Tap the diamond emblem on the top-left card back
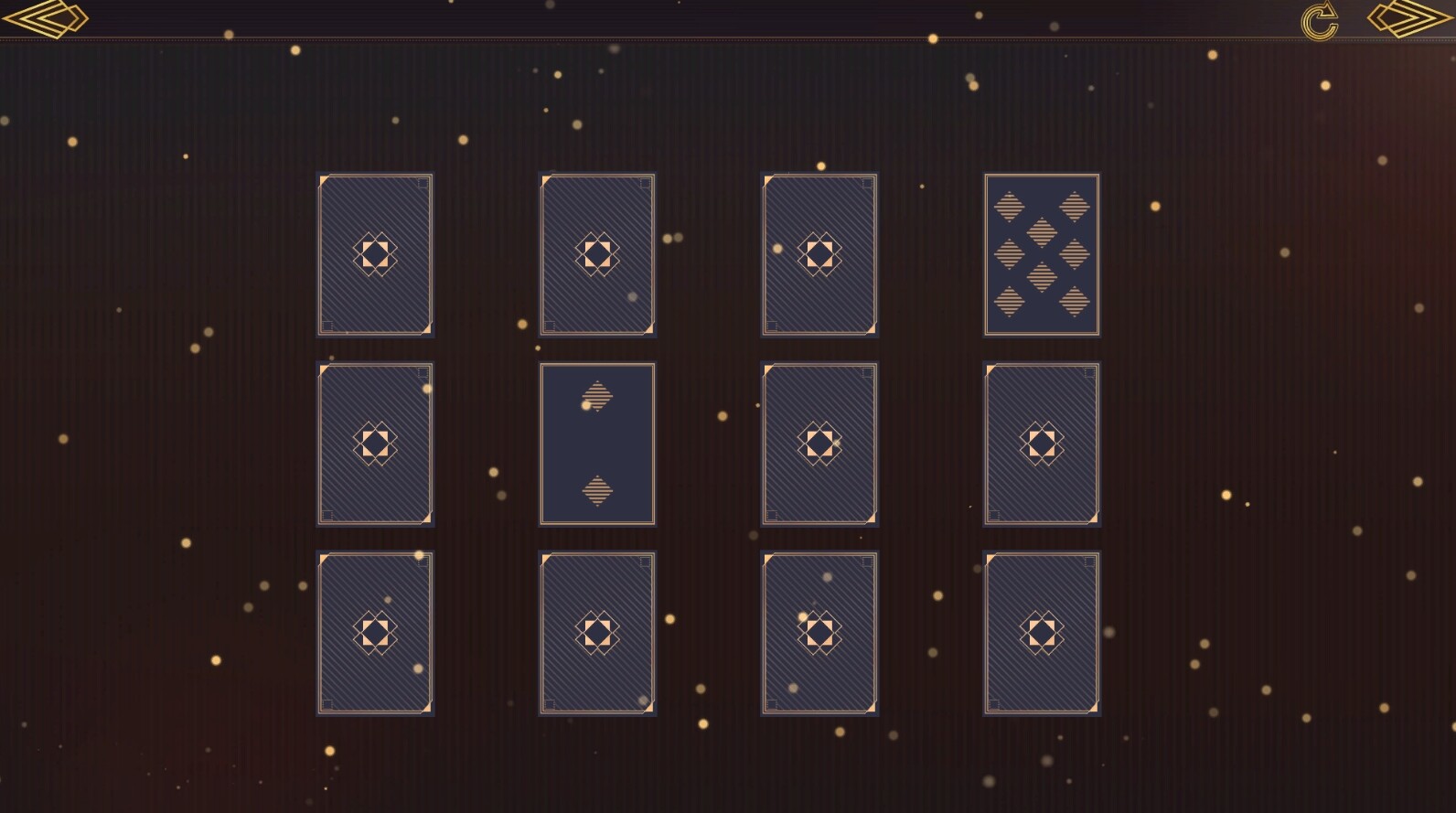The image size is (1456, 813). click(x=375, y=256)
